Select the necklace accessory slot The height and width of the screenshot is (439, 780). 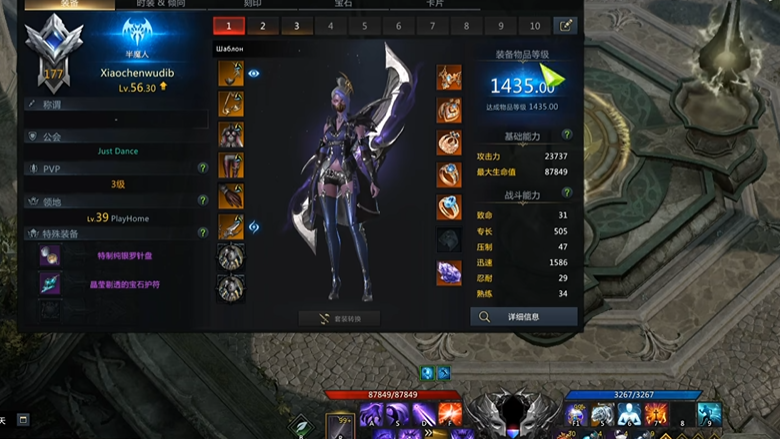[x=449, y=78]
